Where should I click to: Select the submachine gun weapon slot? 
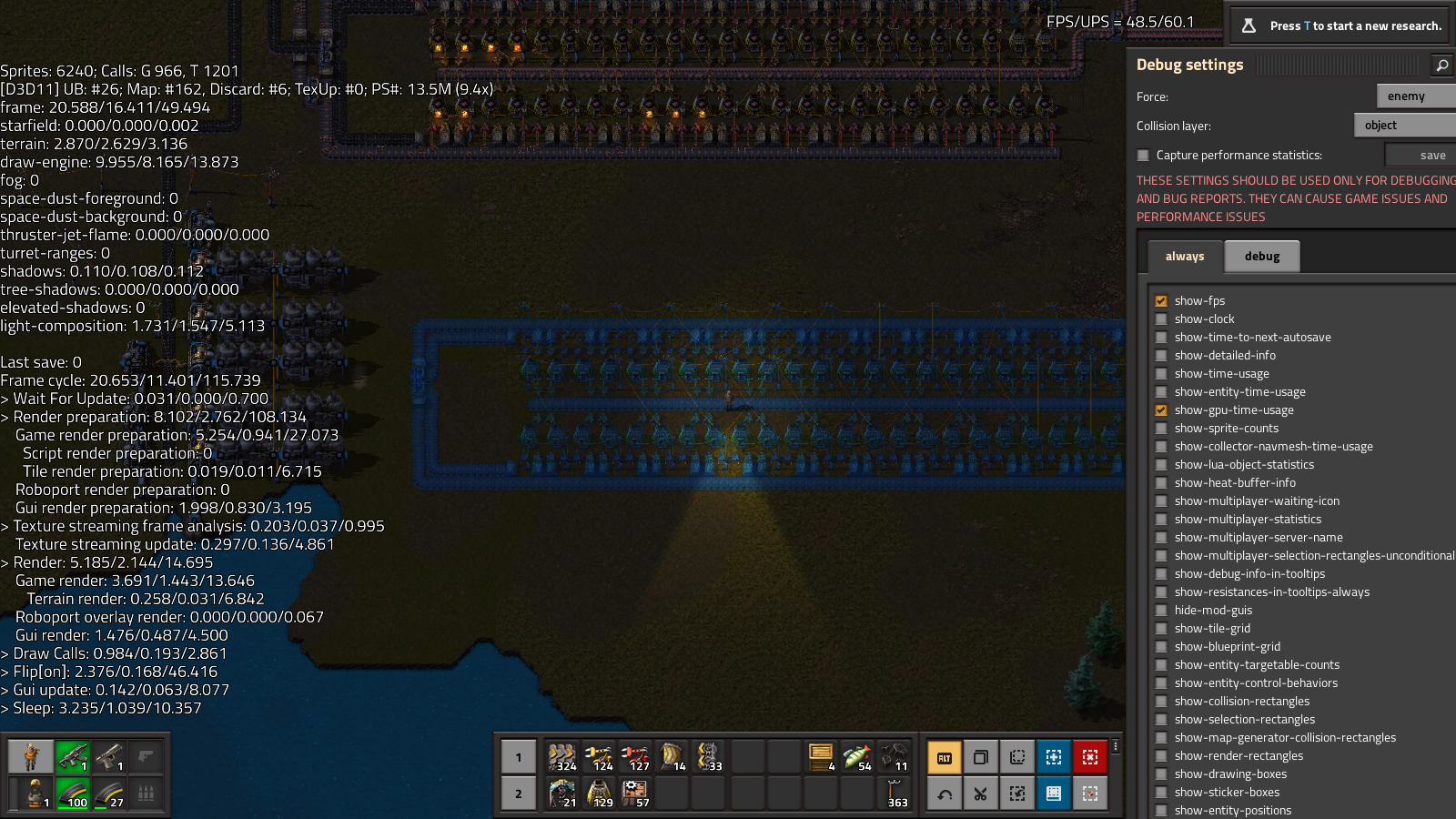pyautogui.click(x=73, y=756)
